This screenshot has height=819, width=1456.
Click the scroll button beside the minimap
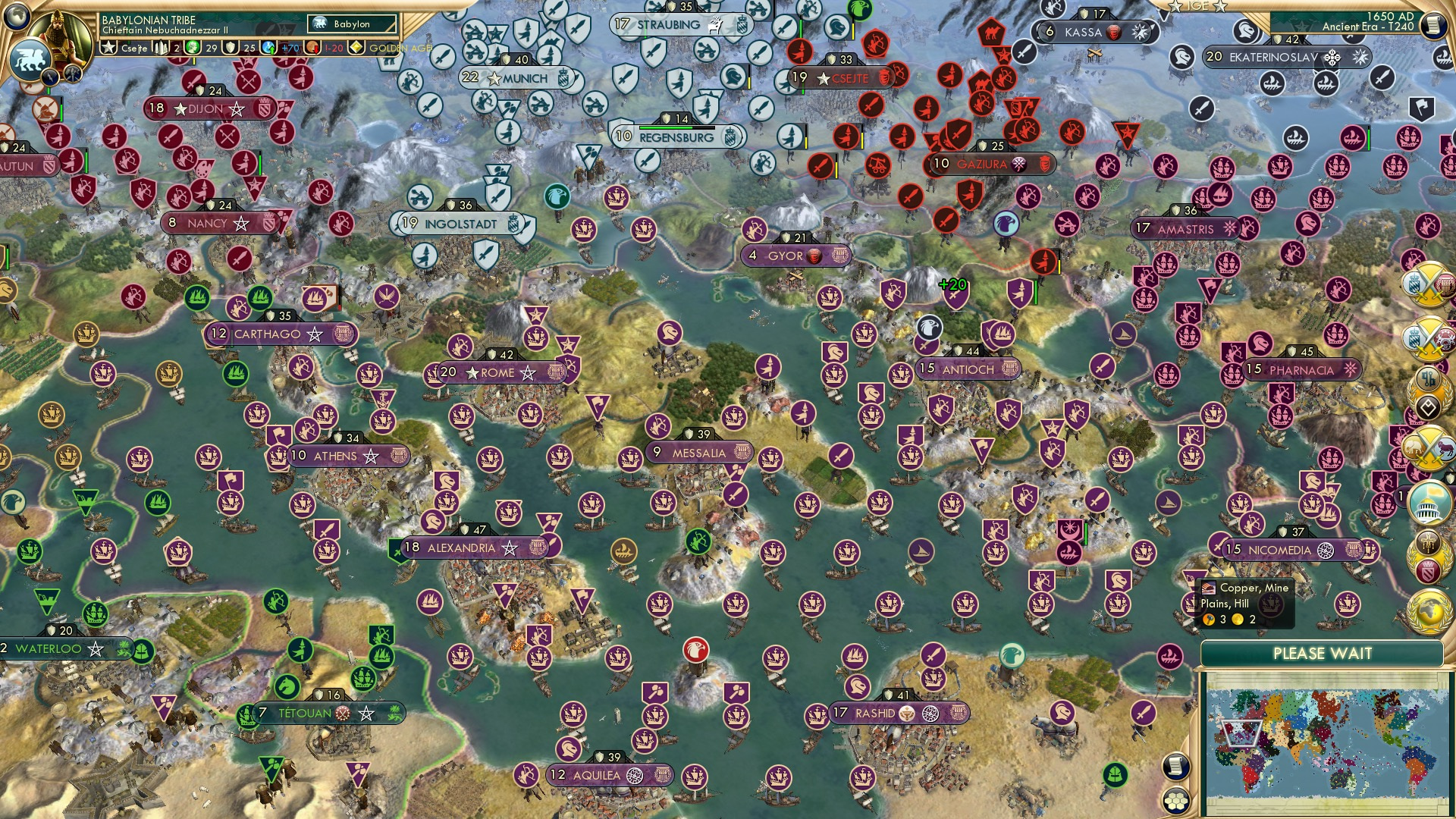tap(1175, 767)
